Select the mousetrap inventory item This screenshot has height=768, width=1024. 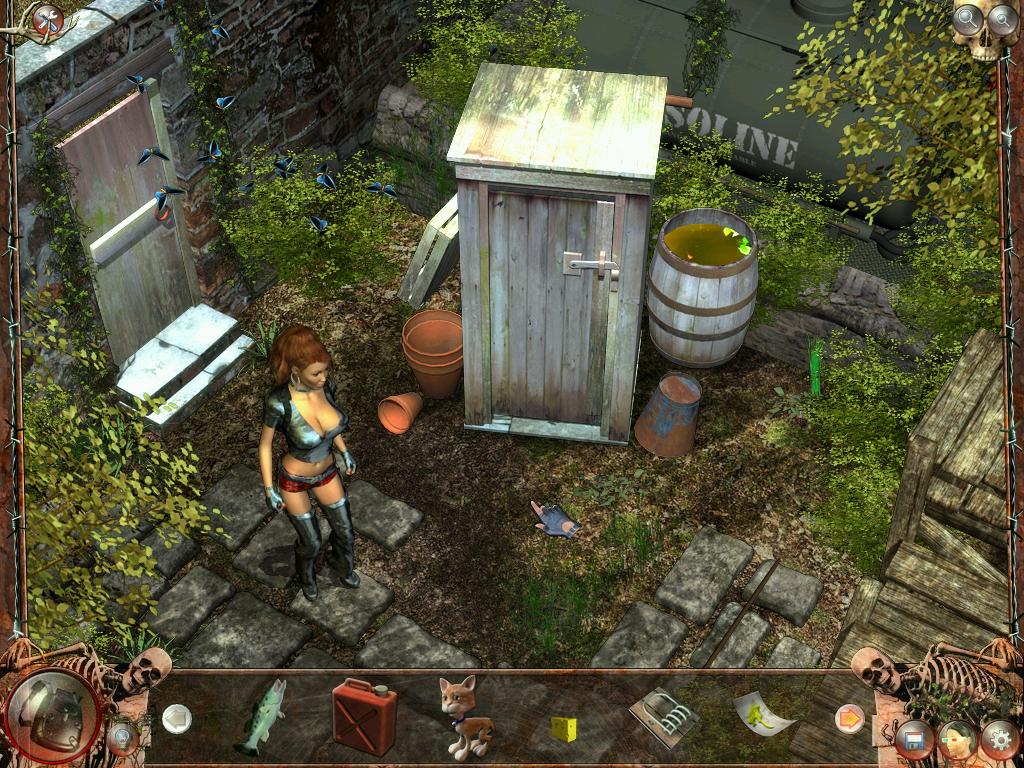click(x=663, y=715)
